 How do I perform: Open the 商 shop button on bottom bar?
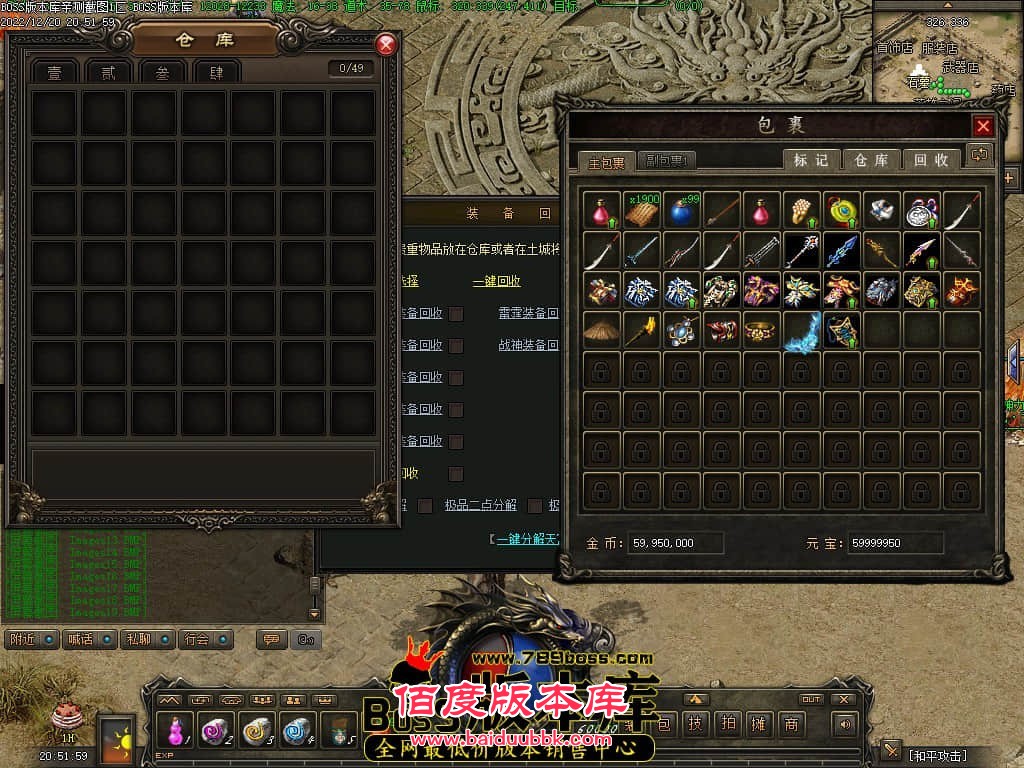tap(792, 724)
